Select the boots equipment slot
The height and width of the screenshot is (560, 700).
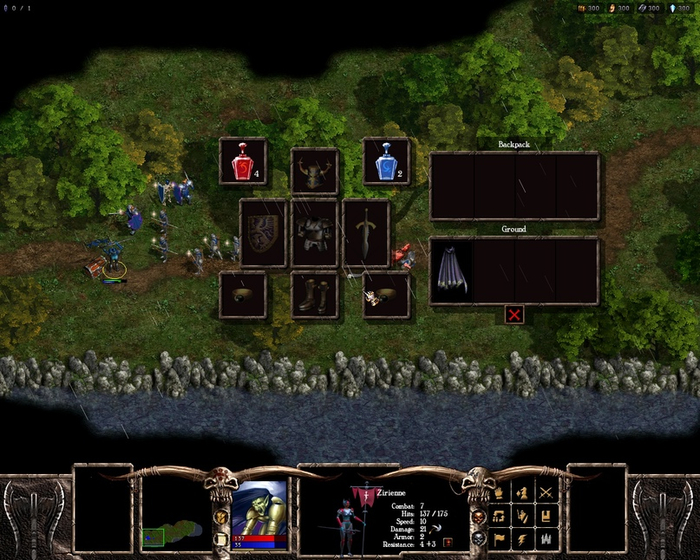pos(314,296)
